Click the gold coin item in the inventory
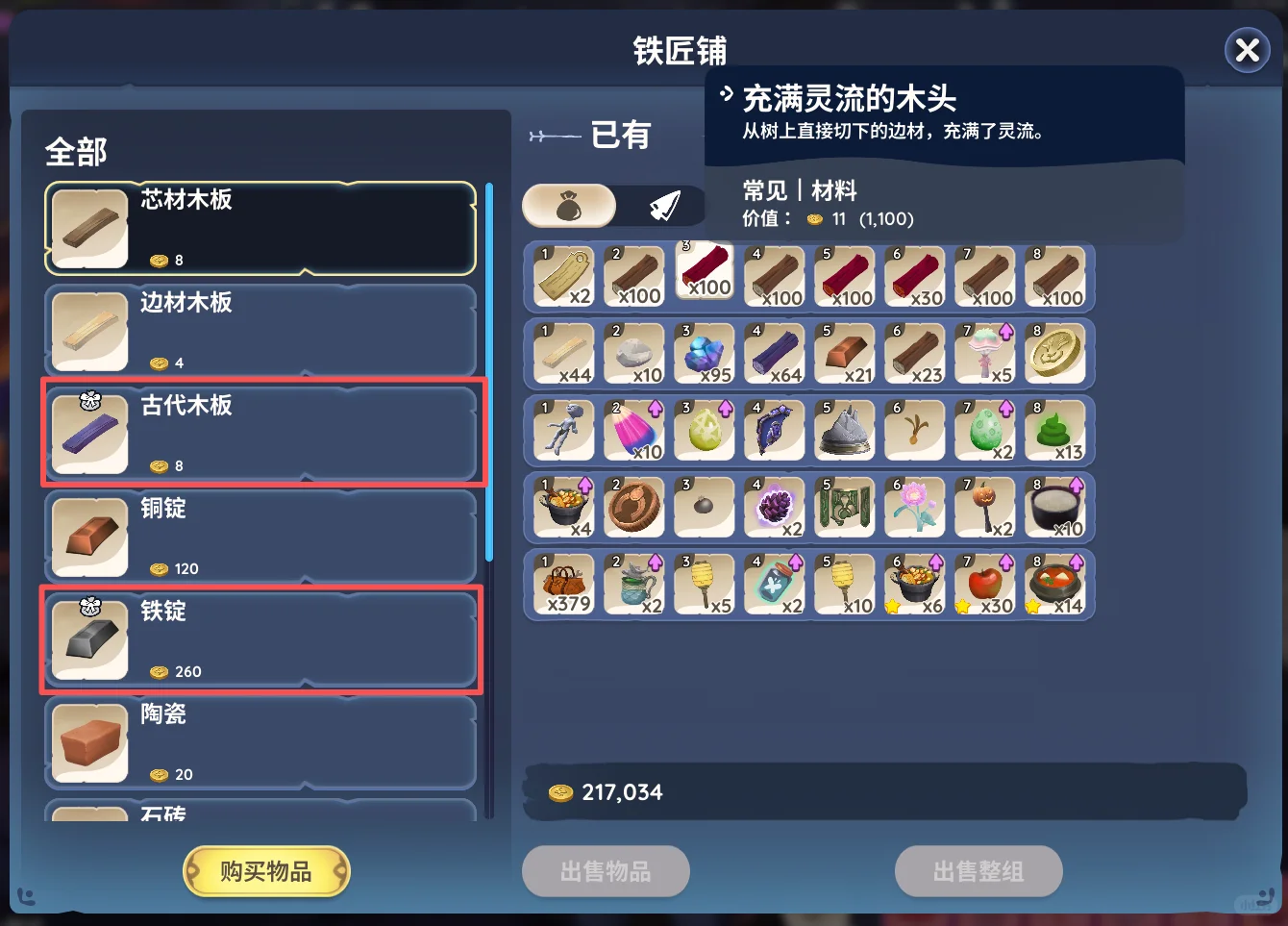This screenshot has height=926, width=1288. [x=1056, y=353]
